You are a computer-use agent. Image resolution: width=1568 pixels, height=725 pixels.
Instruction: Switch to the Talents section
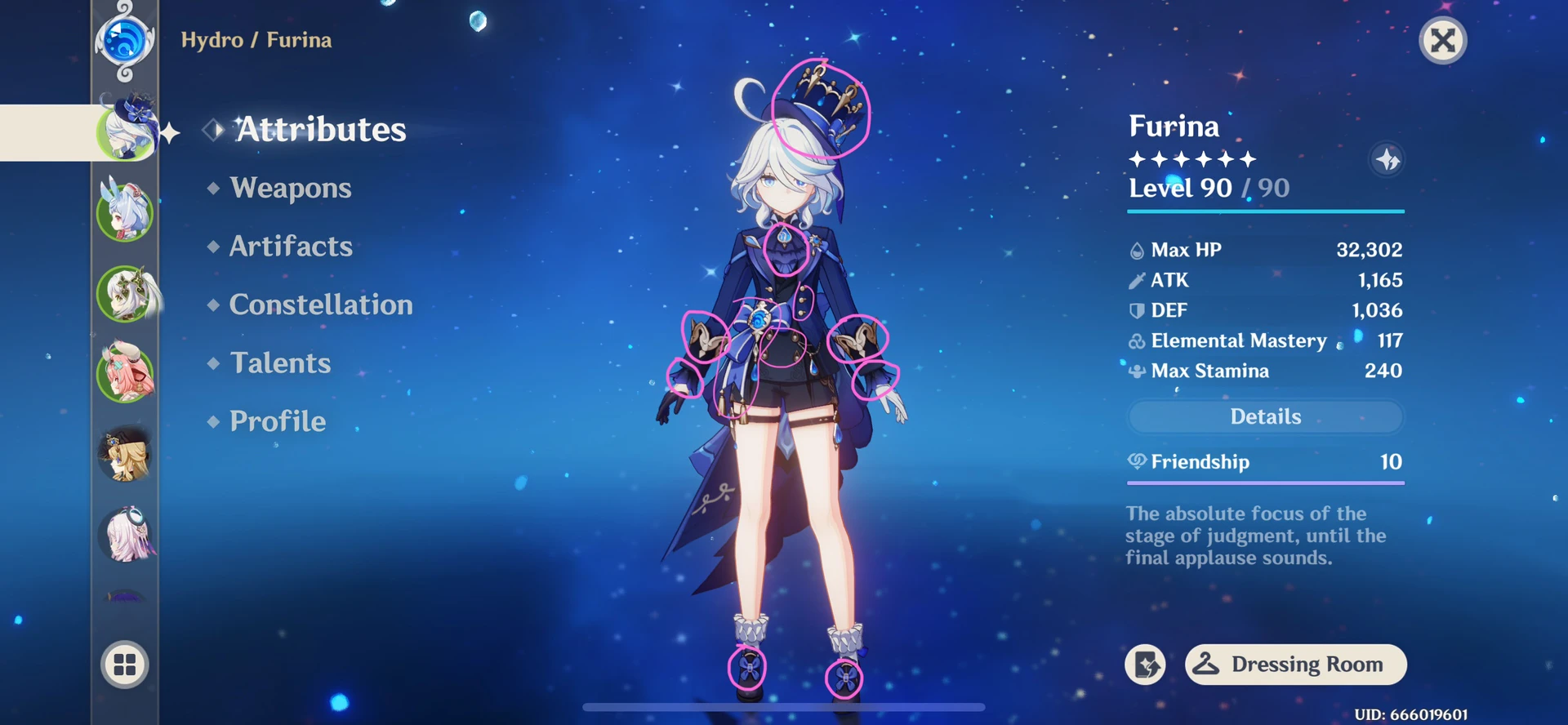pyautogui.click(x=280, y=363)
